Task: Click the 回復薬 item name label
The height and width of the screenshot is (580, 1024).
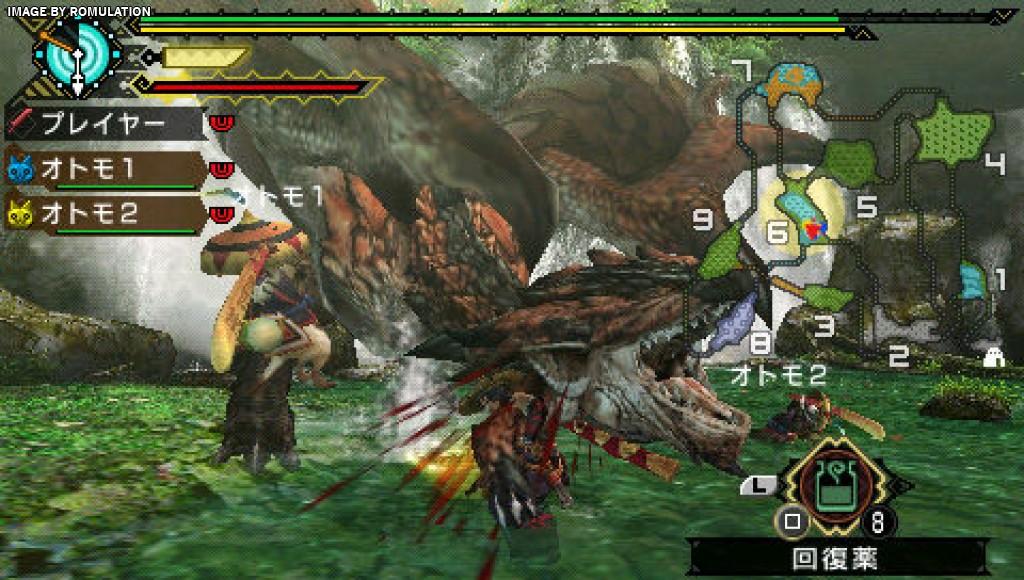Action: [x=836, y=556]
